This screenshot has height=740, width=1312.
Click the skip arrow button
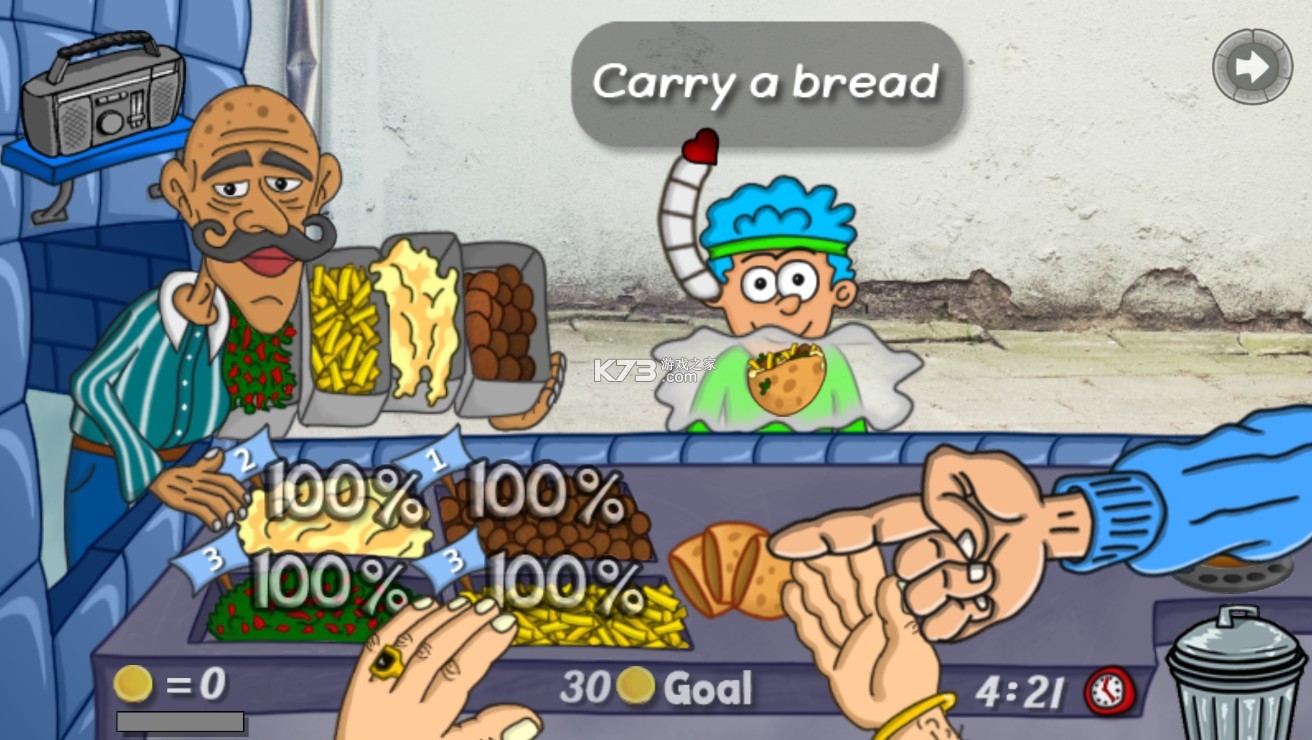click(x=1252, y=67)
